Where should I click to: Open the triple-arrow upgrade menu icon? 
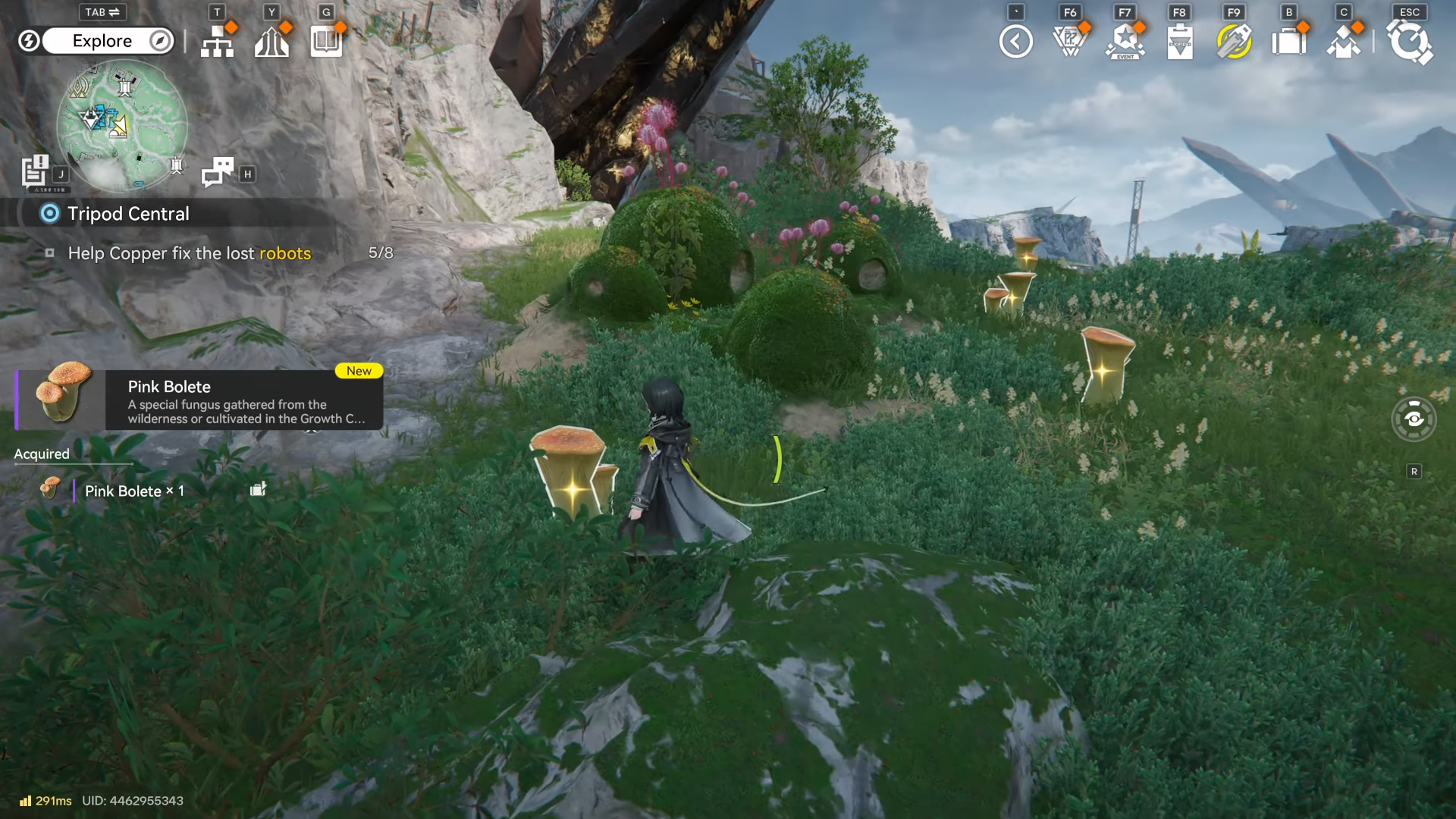pos(271,42)
